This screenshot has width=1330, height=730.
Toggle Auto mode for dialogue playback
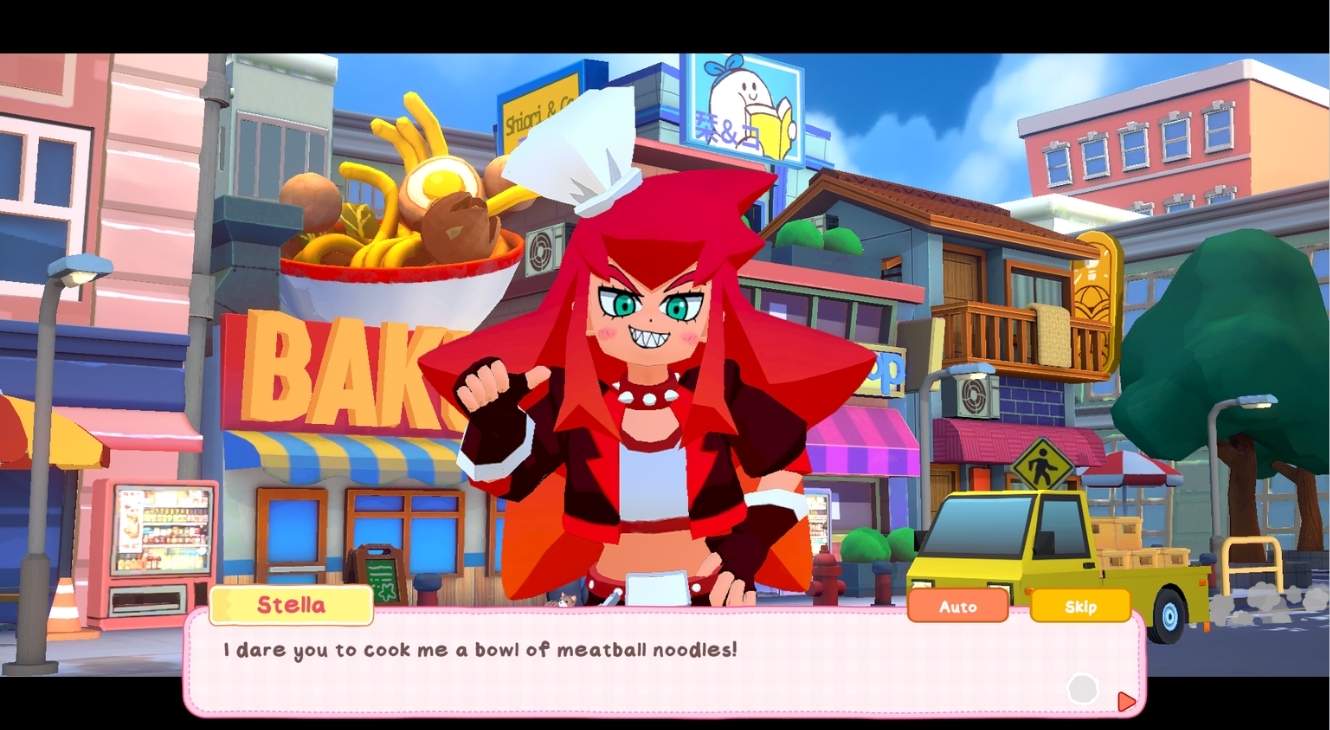(x=957, y=606)
